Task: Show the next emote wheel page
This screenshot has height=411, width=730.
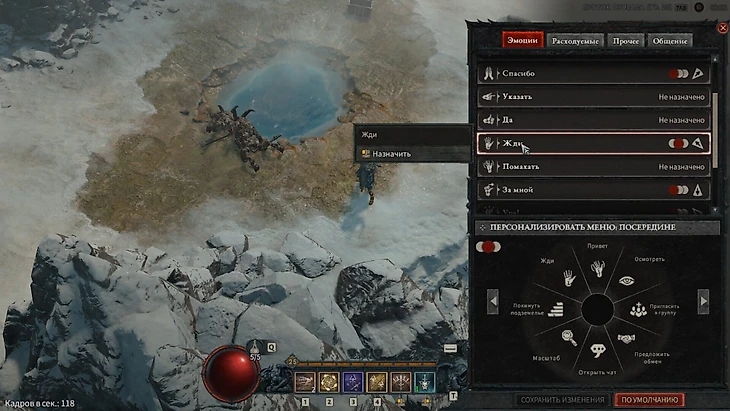Action: [x=703, y=300]
